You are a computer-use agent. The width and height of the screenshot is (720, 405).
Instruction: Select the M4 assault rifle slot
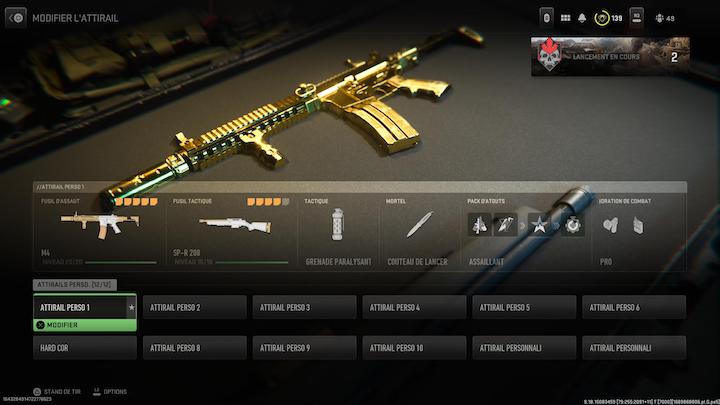[x=98, y=230]
